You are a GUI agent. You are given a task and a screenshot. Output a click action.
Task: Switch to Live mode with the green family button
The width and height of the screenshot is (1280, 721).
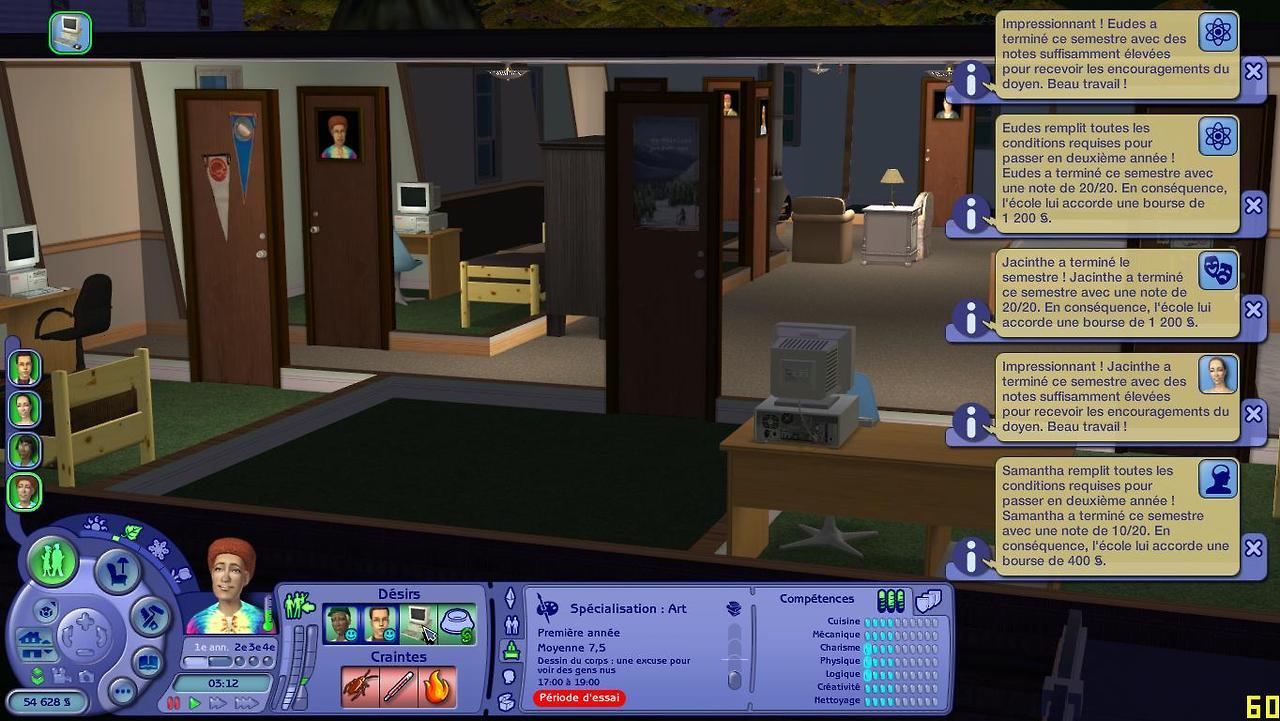click(x=52, y=561)
